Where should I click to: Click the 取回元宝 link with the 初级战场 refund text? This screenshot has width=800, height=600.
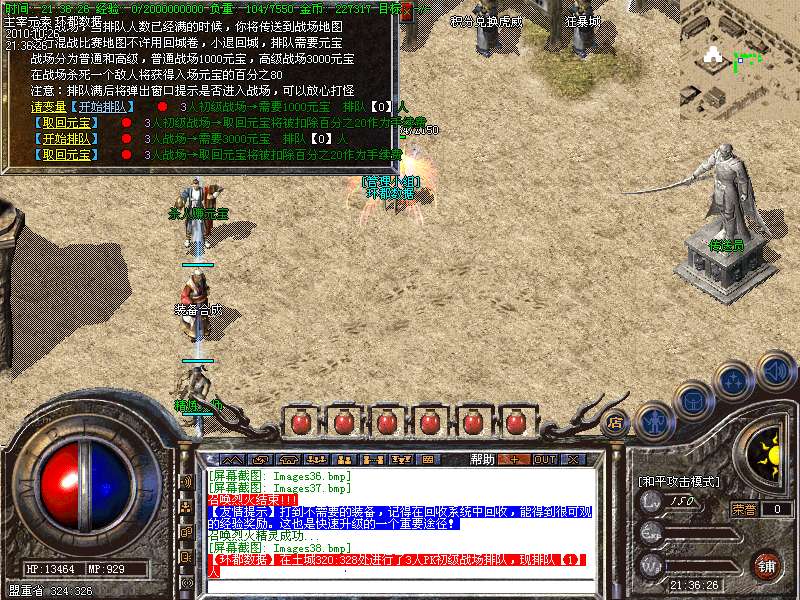pos(67,123)
